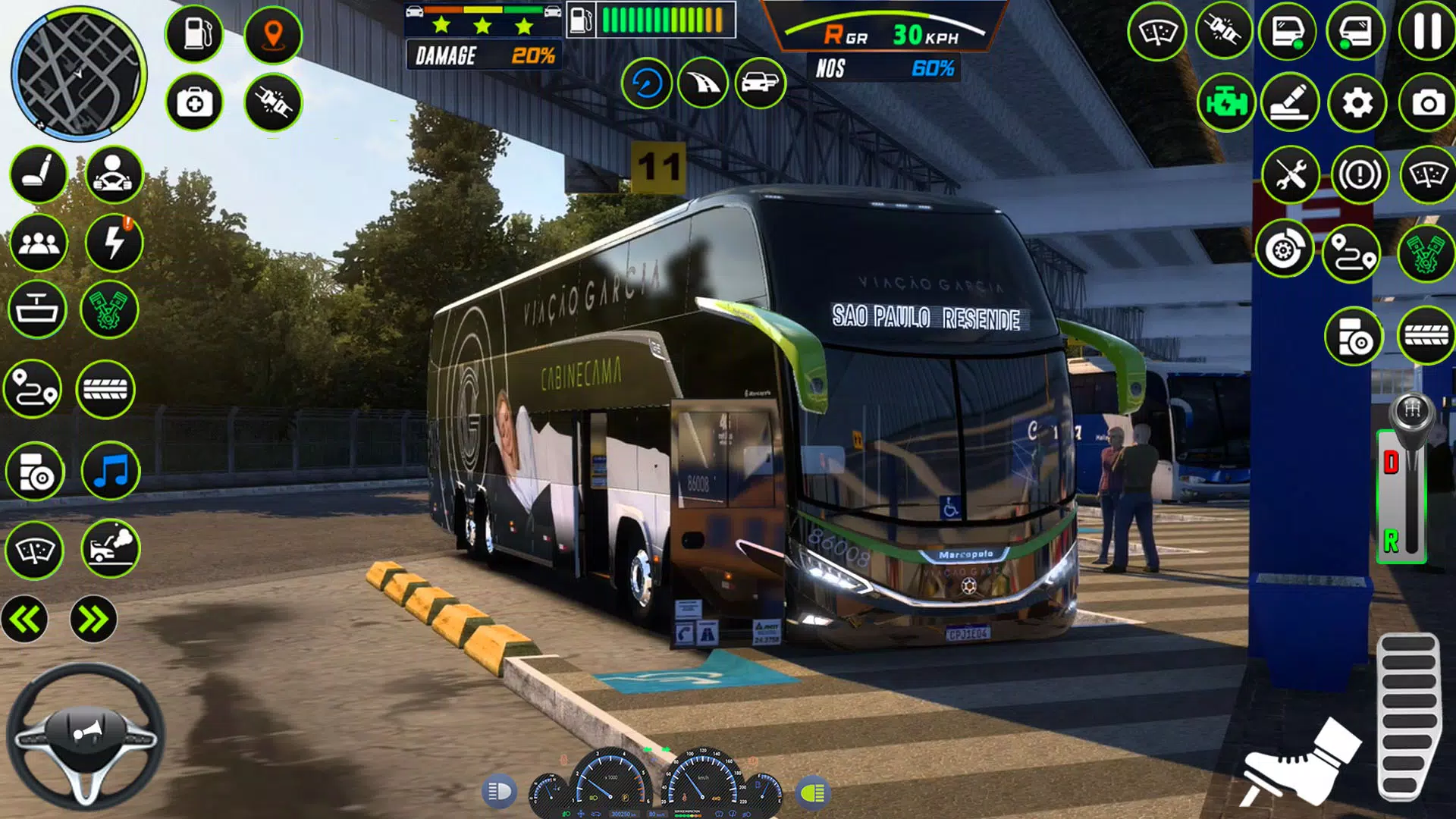
Task: Activate the right double-arrow indicator
Action: coord(93,620)
